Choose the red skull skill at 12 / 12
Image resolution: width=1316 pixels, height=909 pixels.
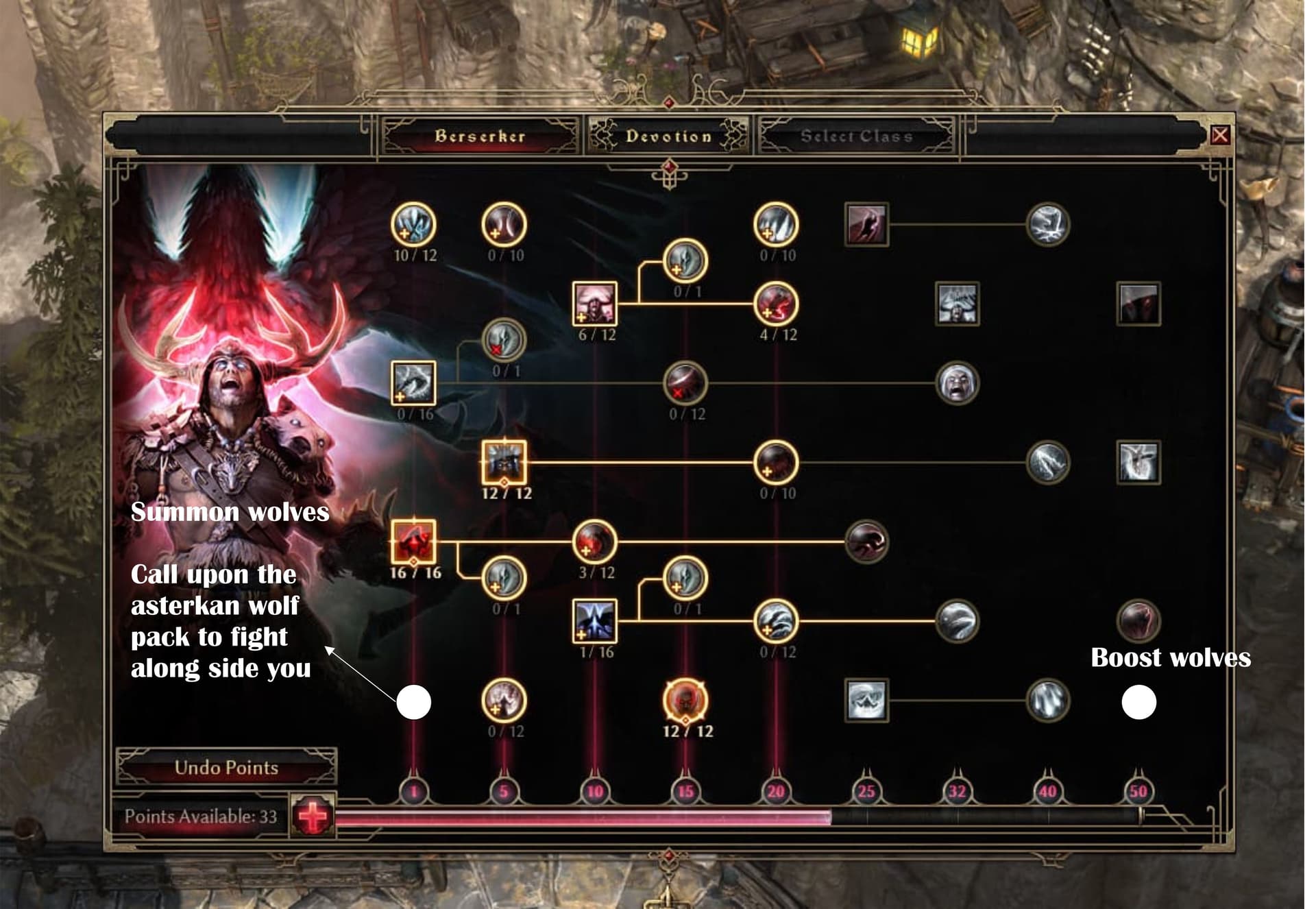pyautogui.click(x=685, y=701)
